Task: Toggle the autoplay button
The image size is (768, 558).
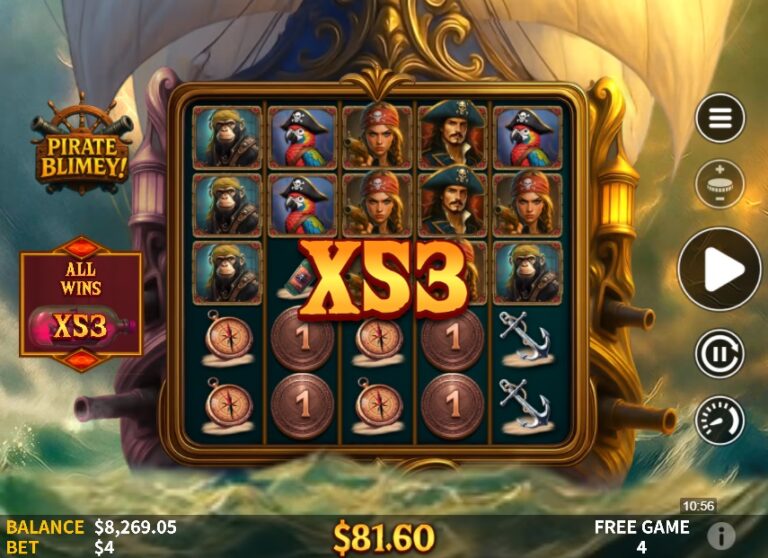Action: click(x=720, y=353)
